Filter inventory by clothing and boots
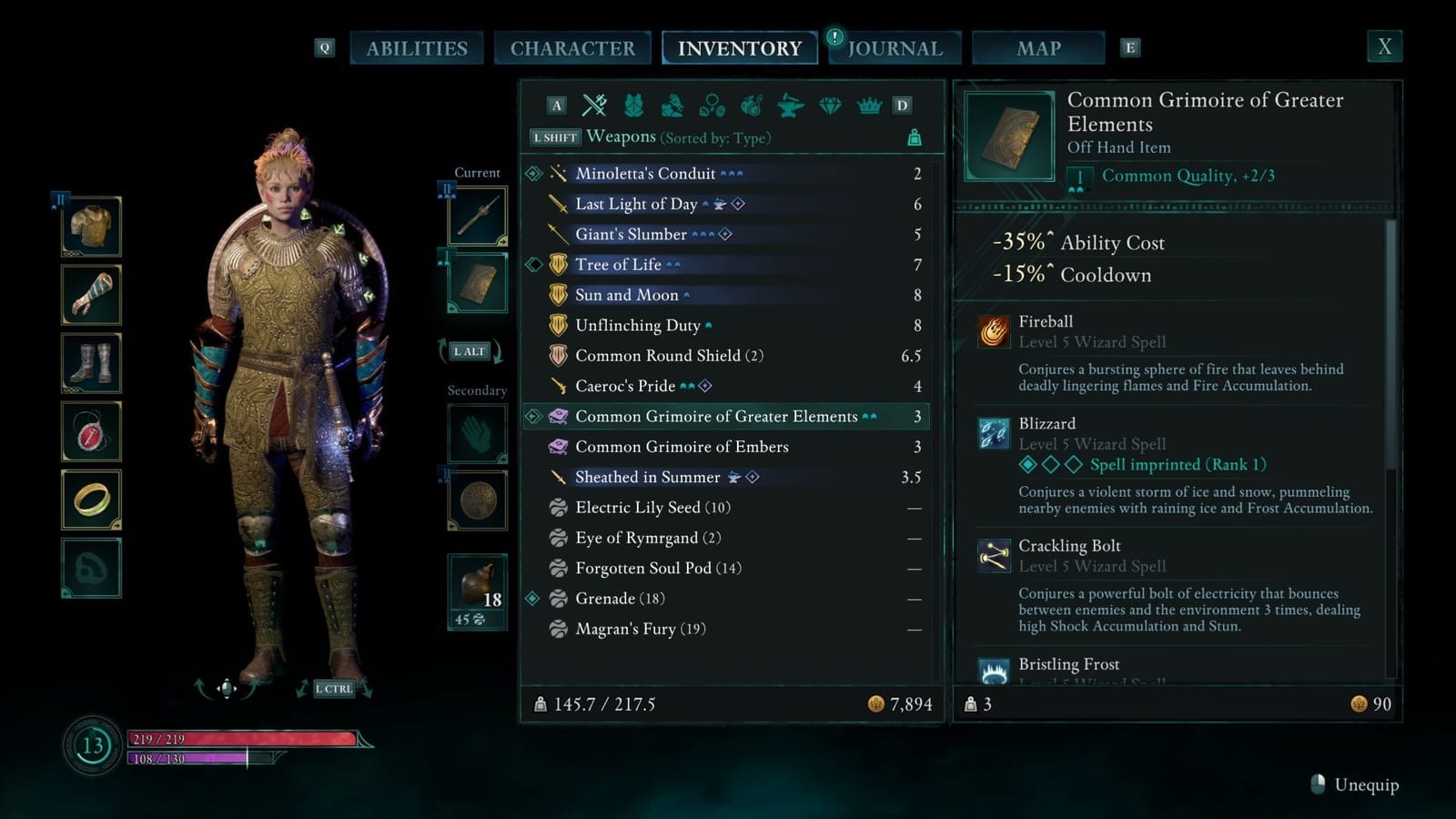 (x=673, y=106)
